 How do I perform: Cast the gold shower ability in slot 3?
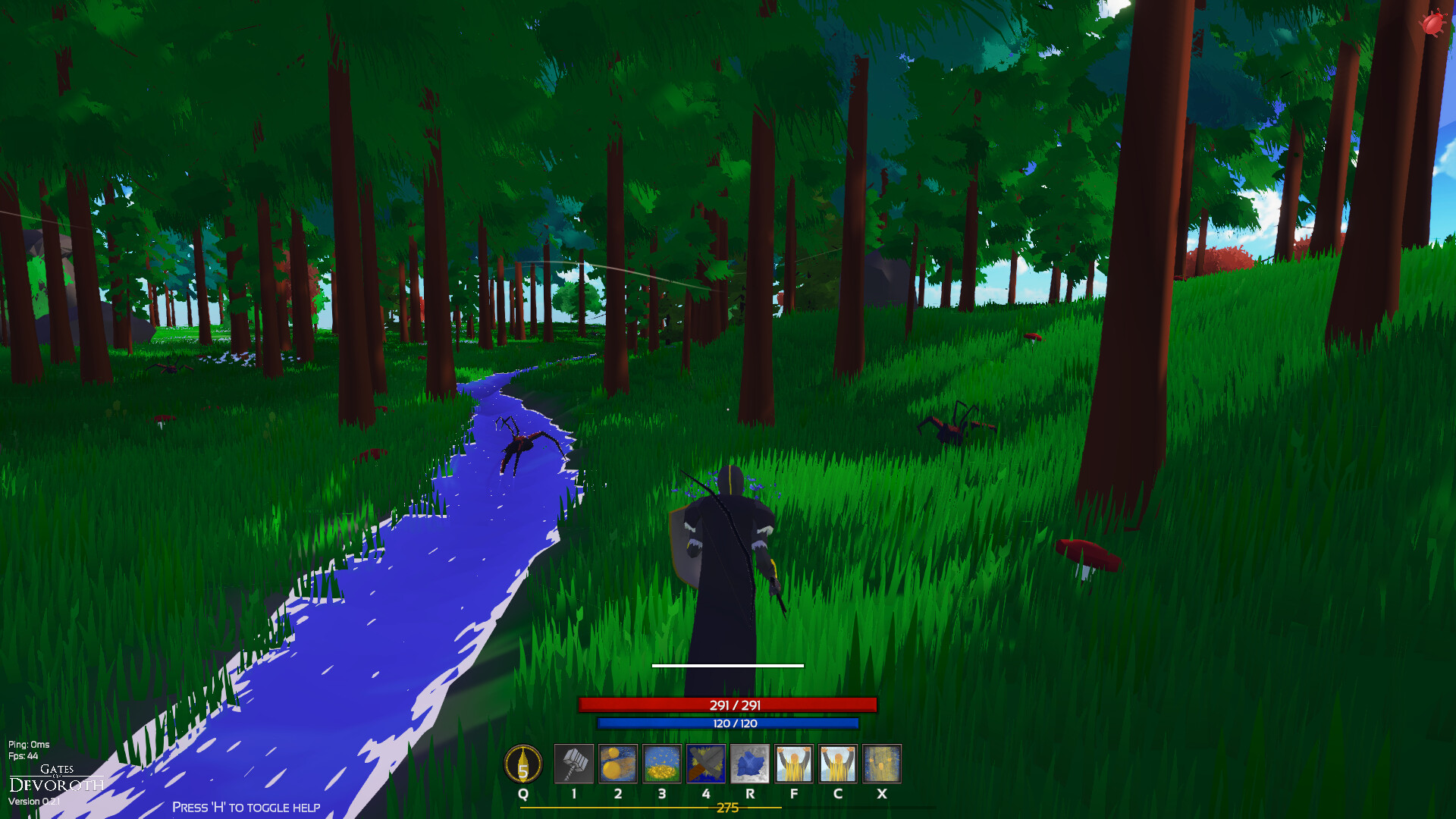662,764
